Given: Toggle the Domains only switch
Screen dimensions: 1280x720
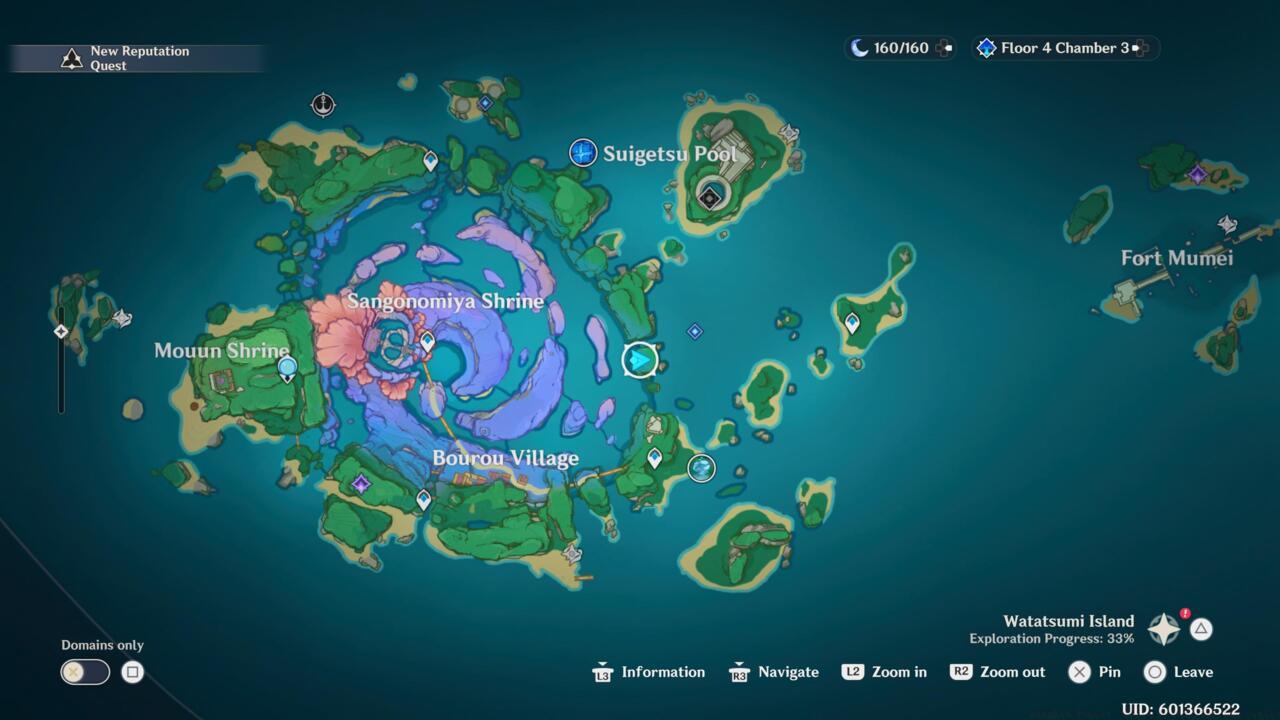Looking at the screenshot, I should pyautogui.click(x=85, y=672).
